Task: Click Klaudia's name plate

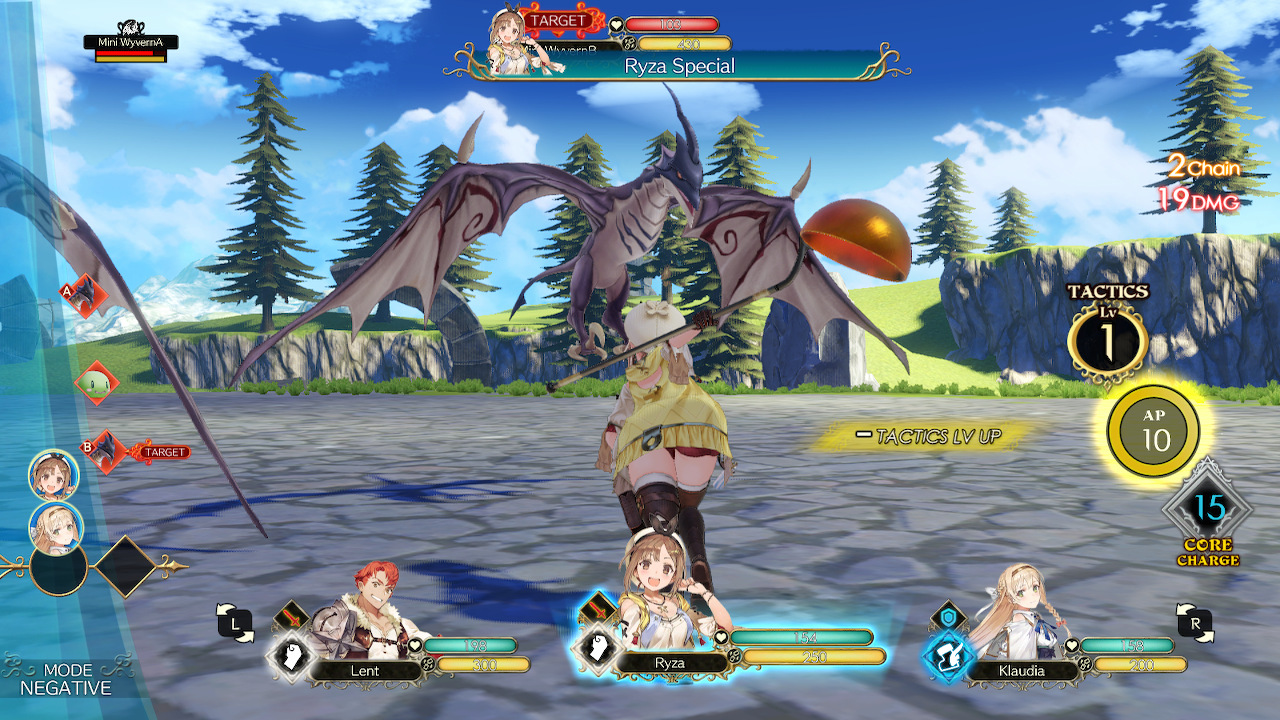Action: (1023, 672)
